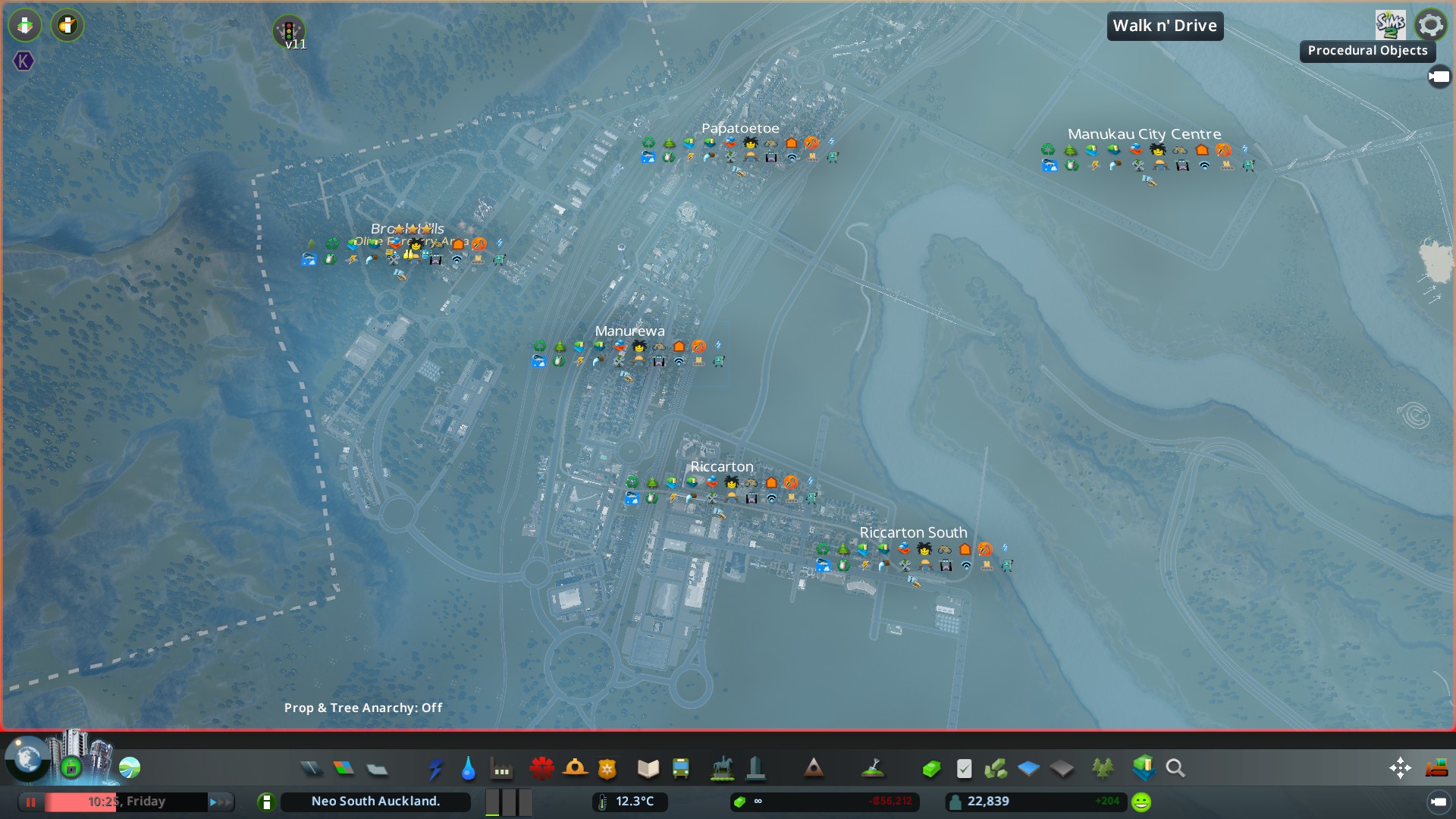Open the Fire Department helmet menu
Viewport: 1456px width, 819px height.
point(575,769)
